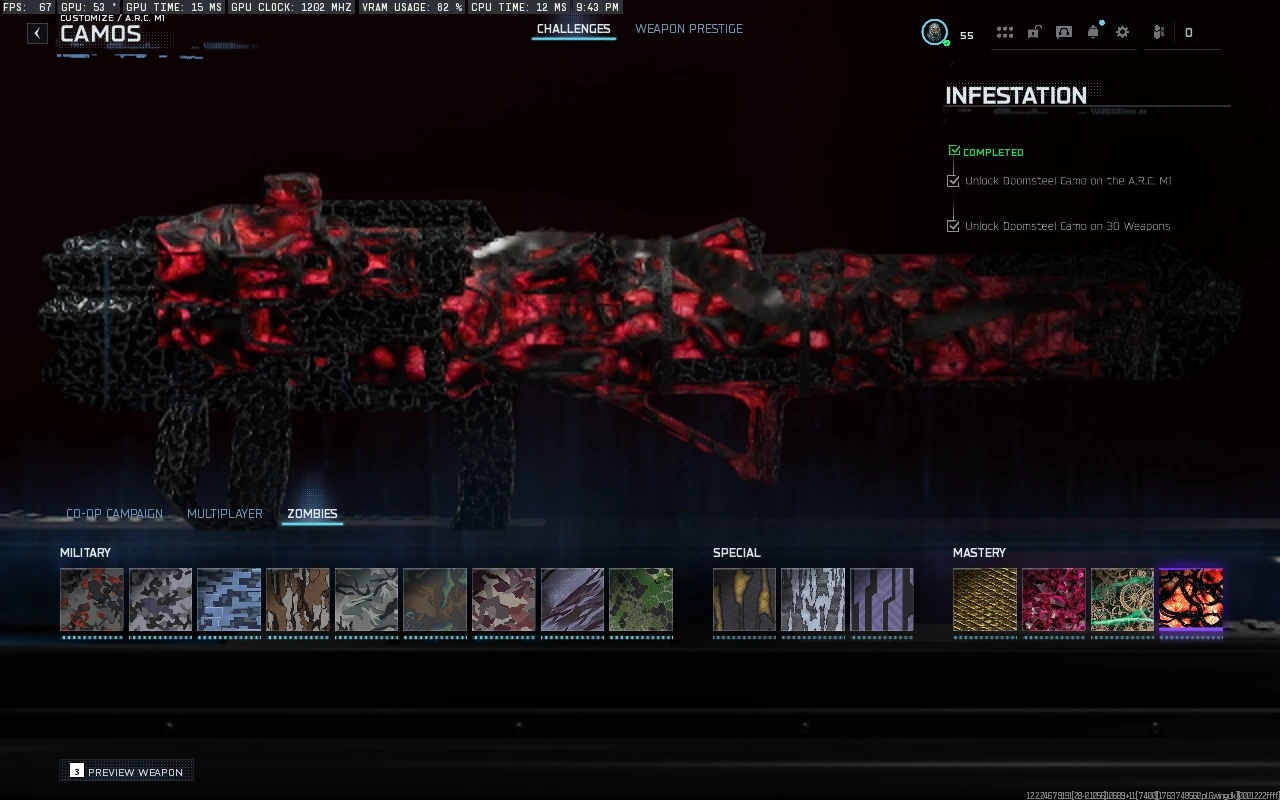The image size is (1280, 800).
Task: Click the Preview Weapon button
Action: tap(126, 771)
